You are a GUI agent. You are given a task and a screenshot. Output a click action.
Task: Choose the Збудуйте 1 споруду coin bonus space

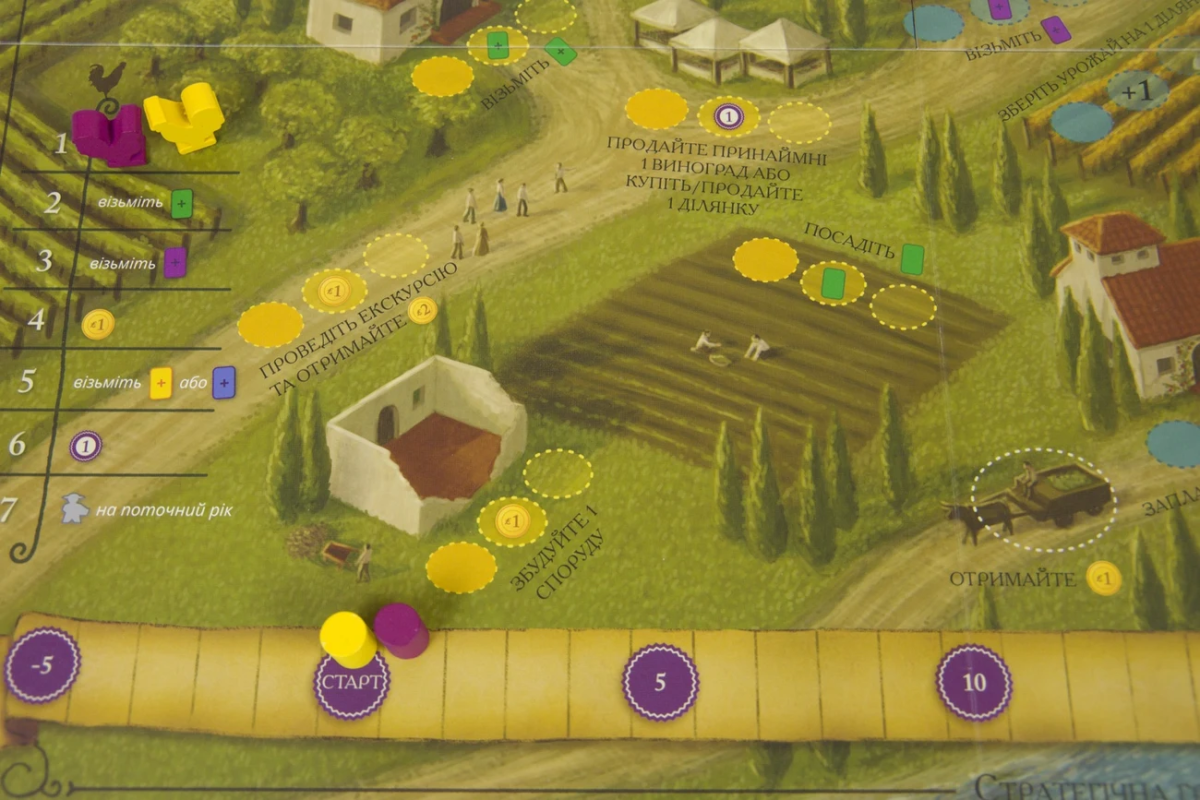[x=512, y=521]
